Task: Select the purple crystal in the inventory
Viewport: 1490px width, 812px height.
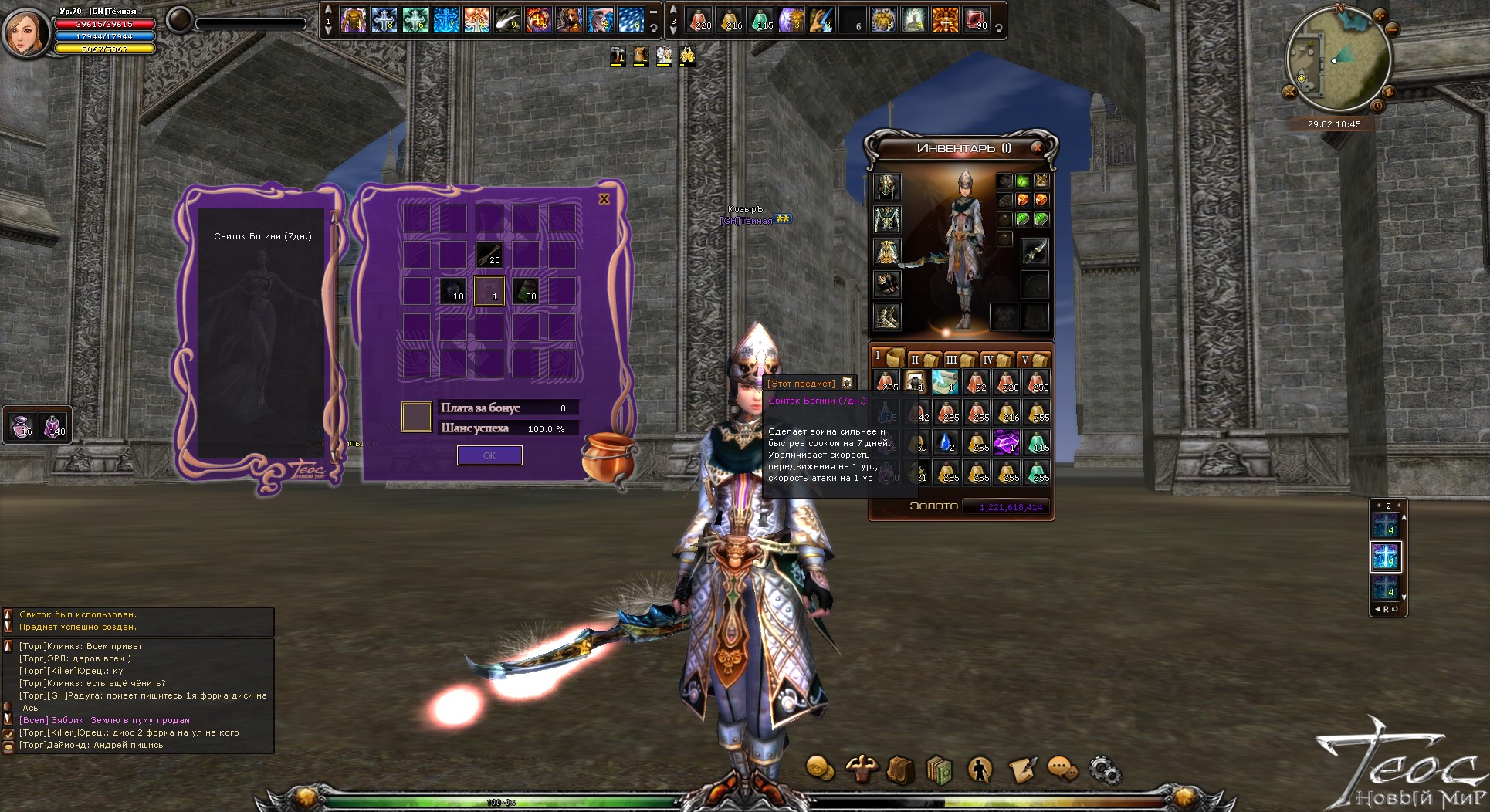Action: 1007,442
